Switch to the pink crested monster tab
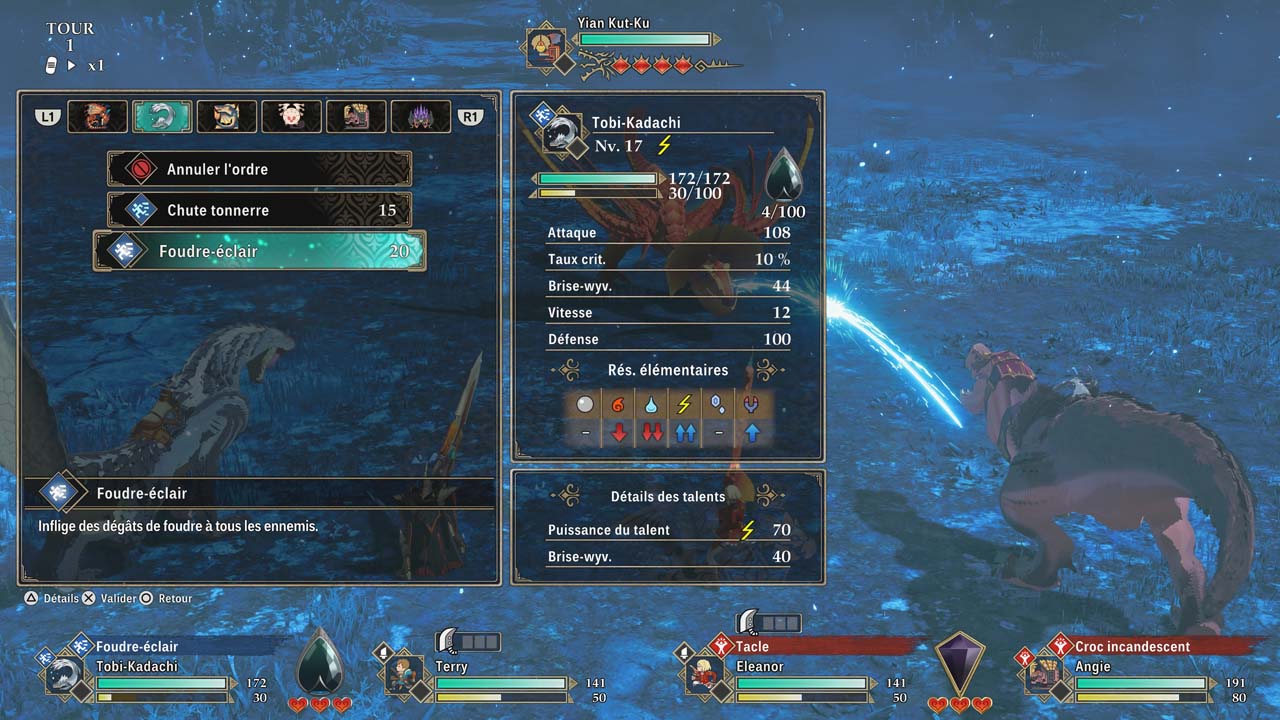The width and height of the screenshot is (1280, 720). coord(356,117)
